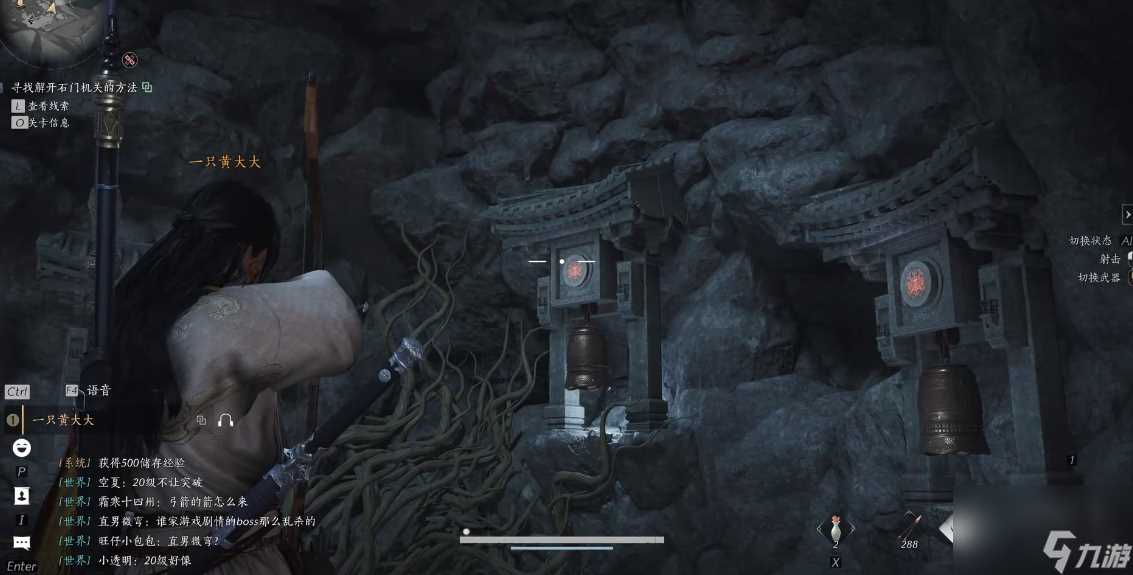
Task: Click the copy icon beside the headphones
Action: tap(201, 420)
